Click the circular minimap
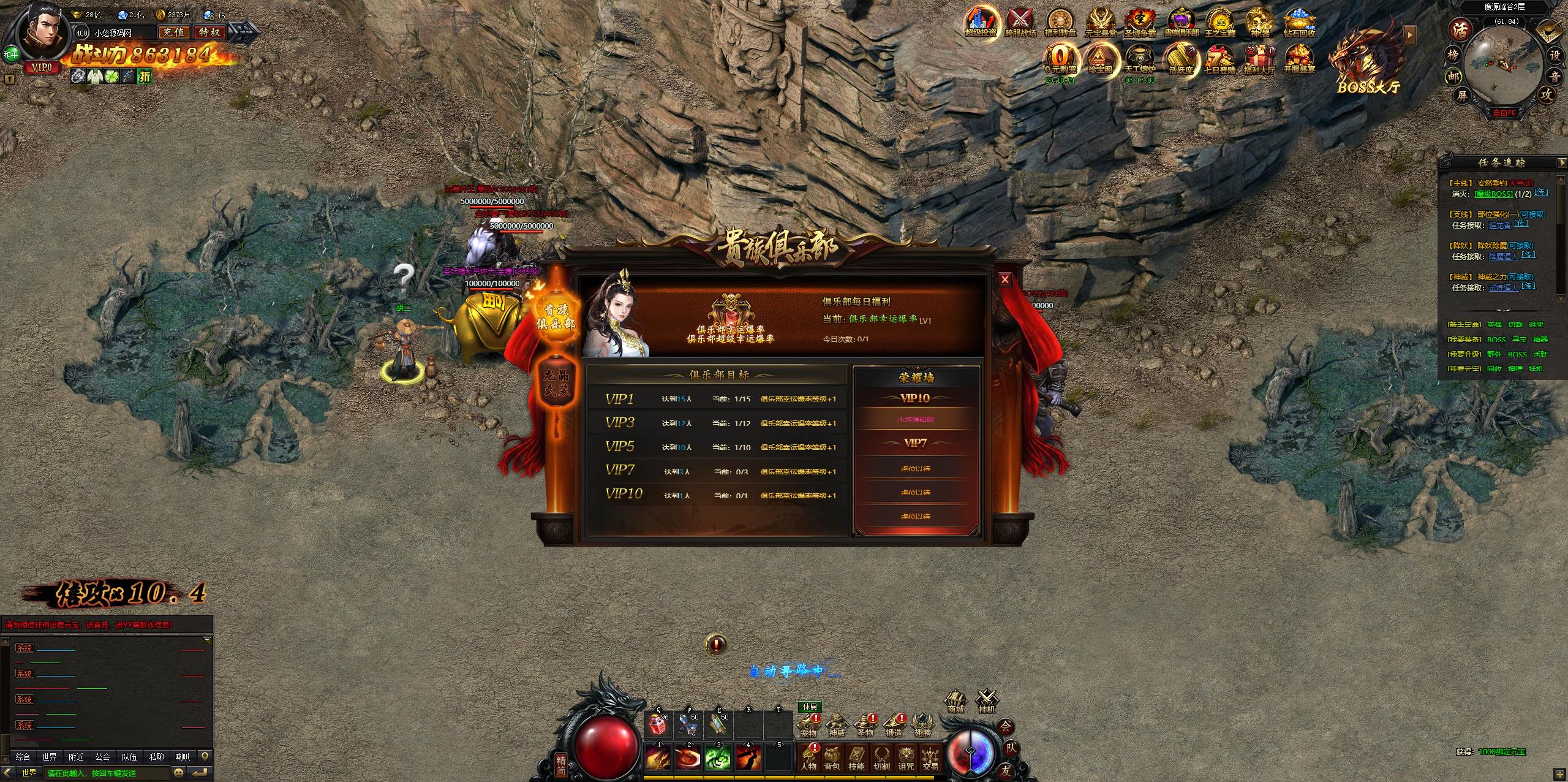 click(x=1499, y=66)
